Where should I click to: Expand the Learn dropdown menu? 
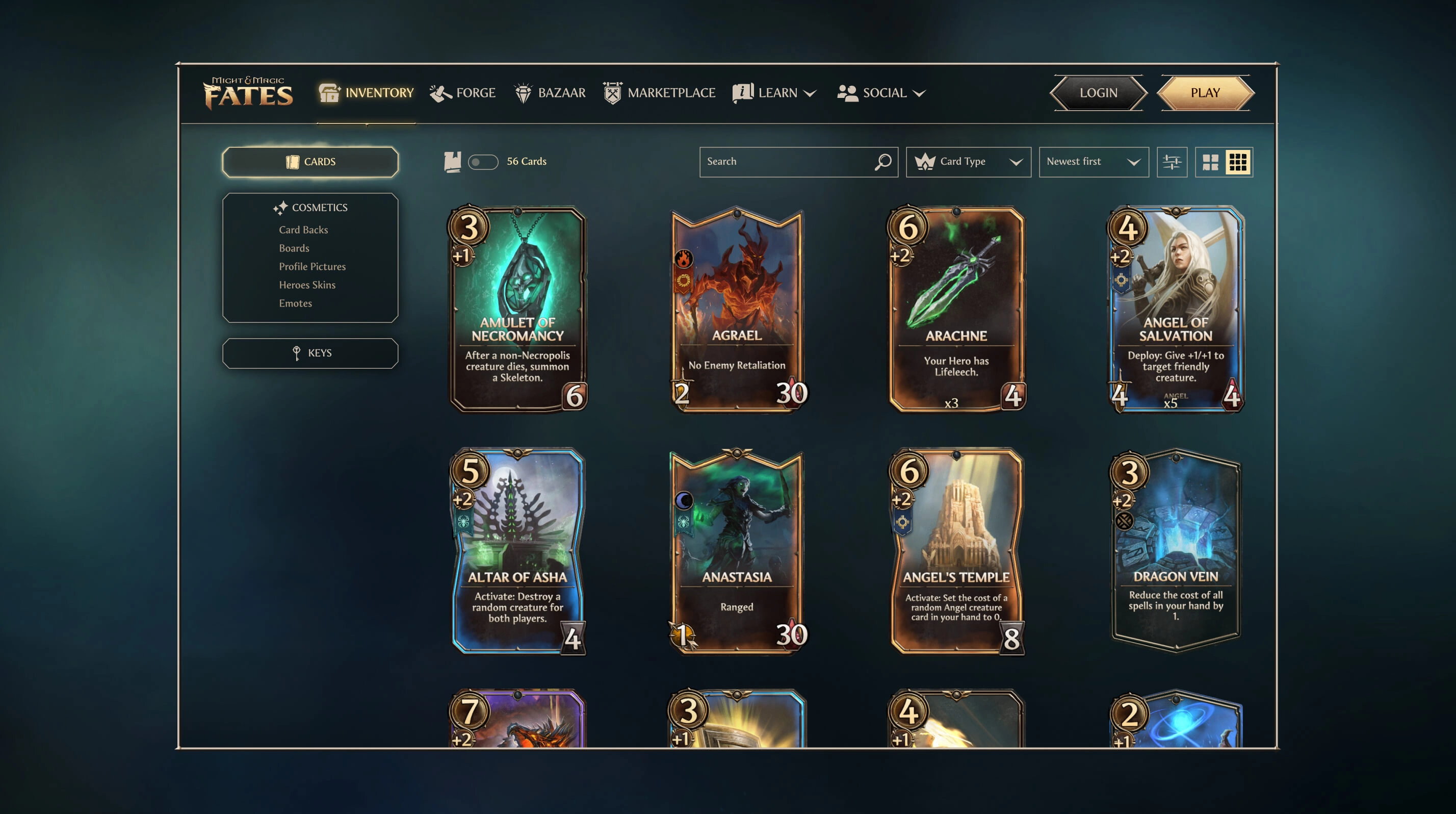(775, 93)
